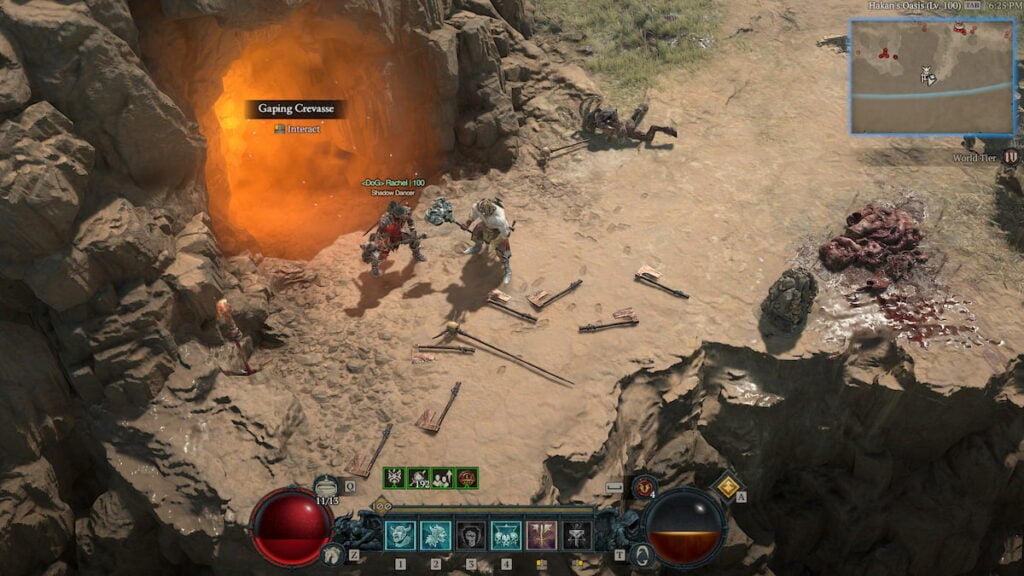Inspect the party-with-arrow buff icon
The height and width of the screenshot is (576, 1024).
point(442,478)
